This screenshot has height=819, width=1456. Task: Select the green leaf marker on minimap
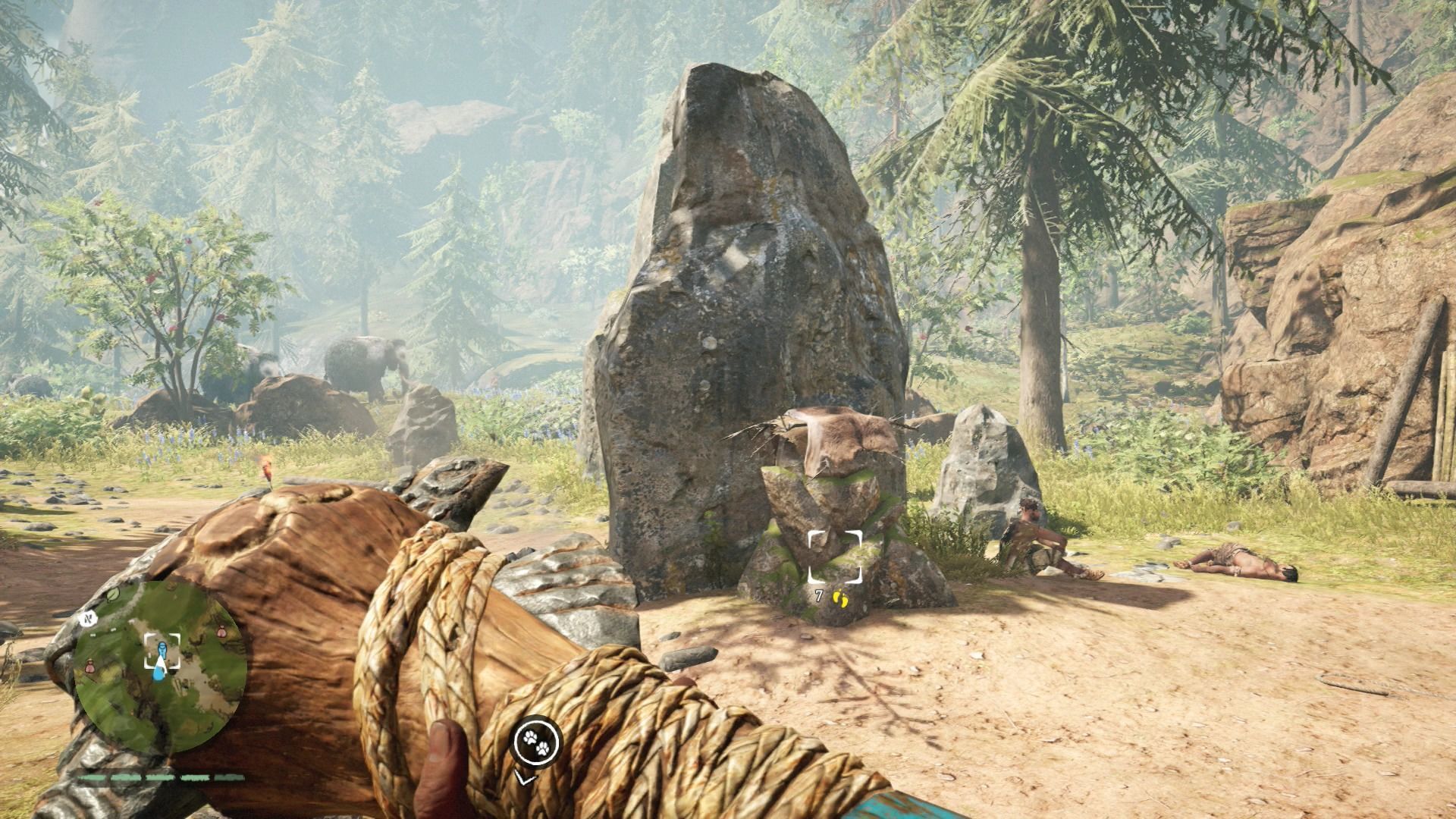click(x=111, y=596)
